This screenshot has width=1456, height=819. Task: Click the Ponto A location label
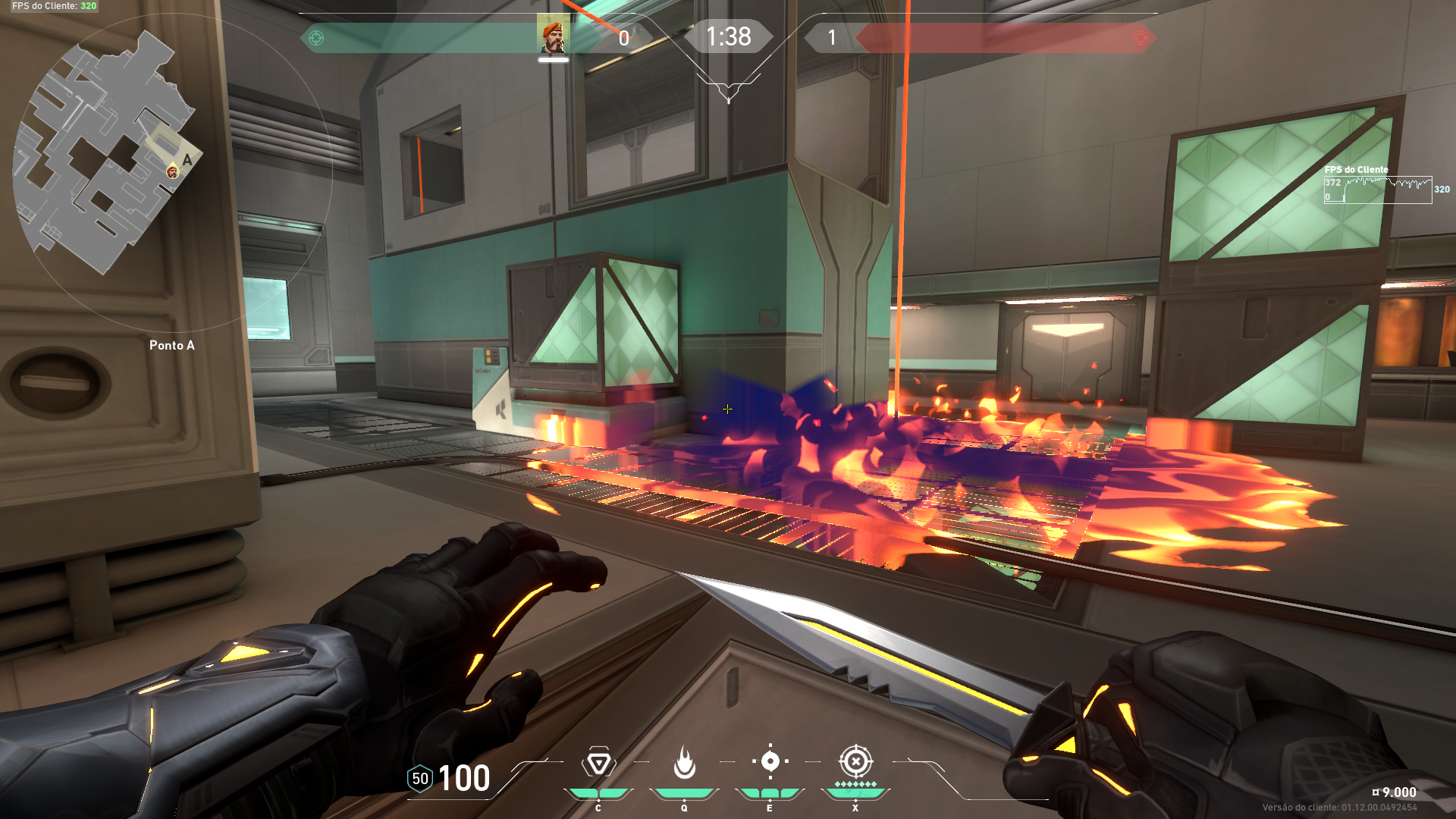coord(172,345)
